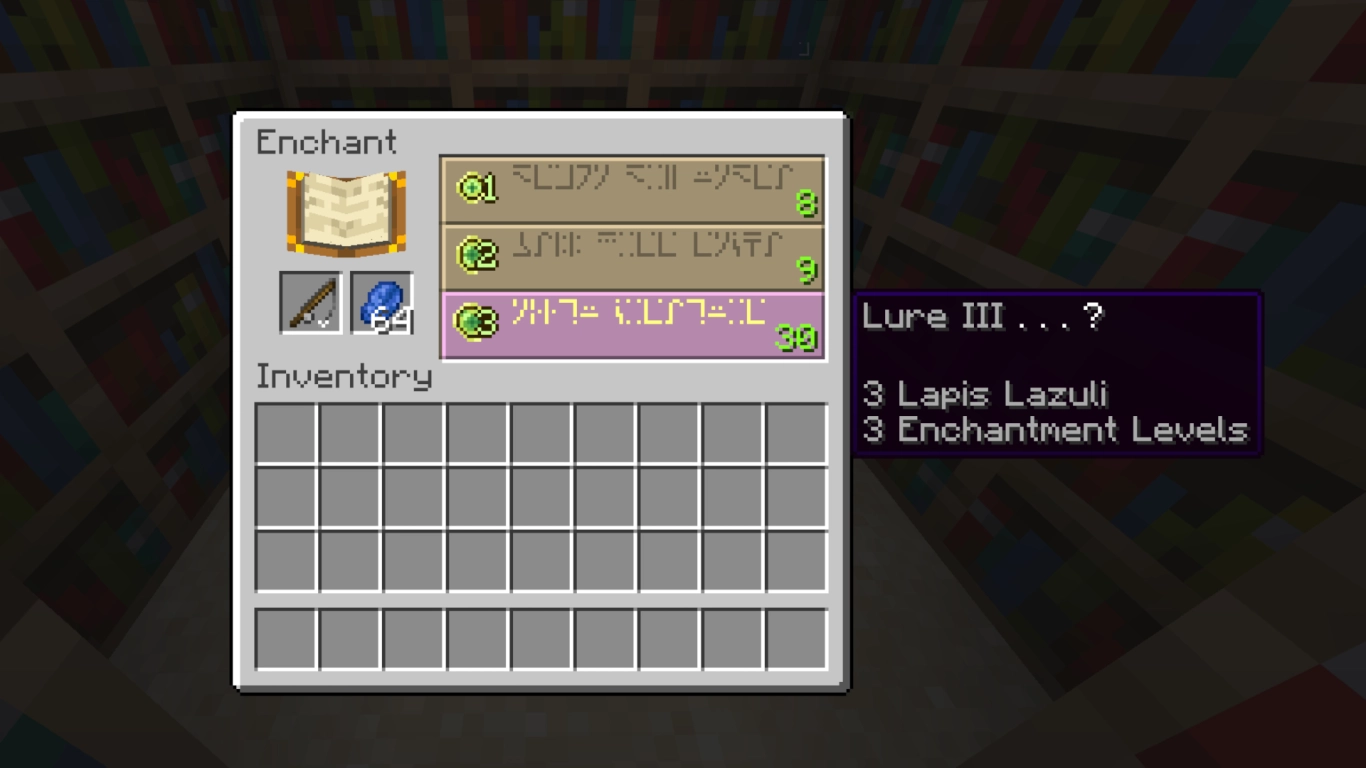This screenshot has width=1366, height=768.
Task: Select the fishing rod in the item slot
Action: [x=310, y=303]
